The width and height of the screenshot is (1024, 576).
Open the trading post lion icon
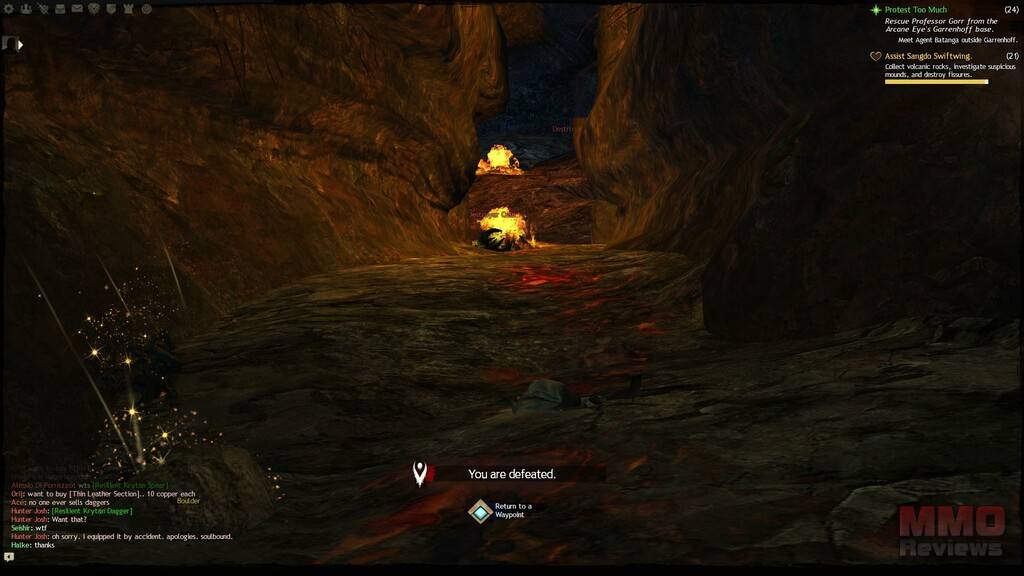[x=94, y=9]
